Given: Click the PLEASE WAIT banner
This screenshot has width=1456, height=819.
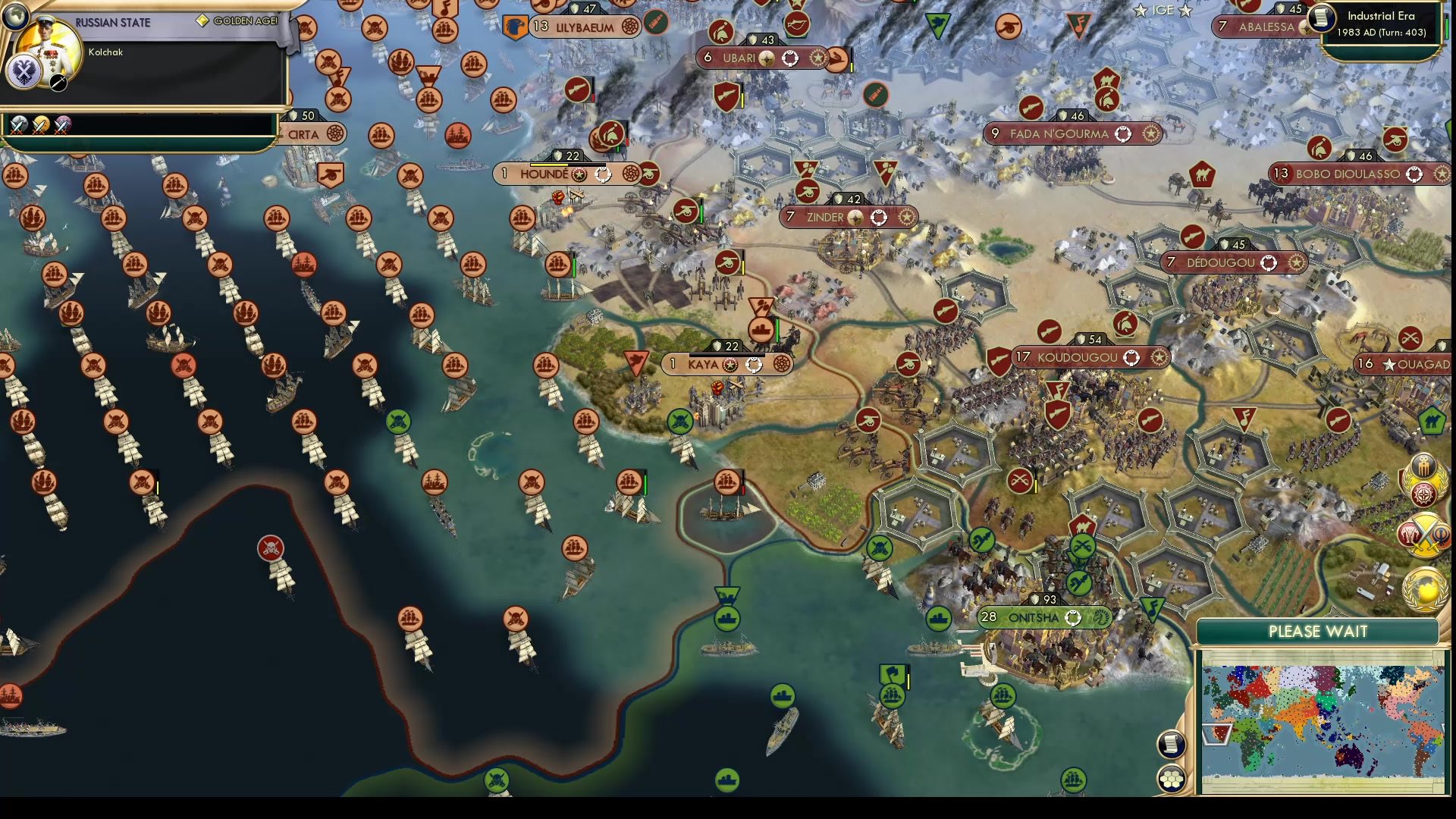Looking at the screenshot, I should [1318, 631].
